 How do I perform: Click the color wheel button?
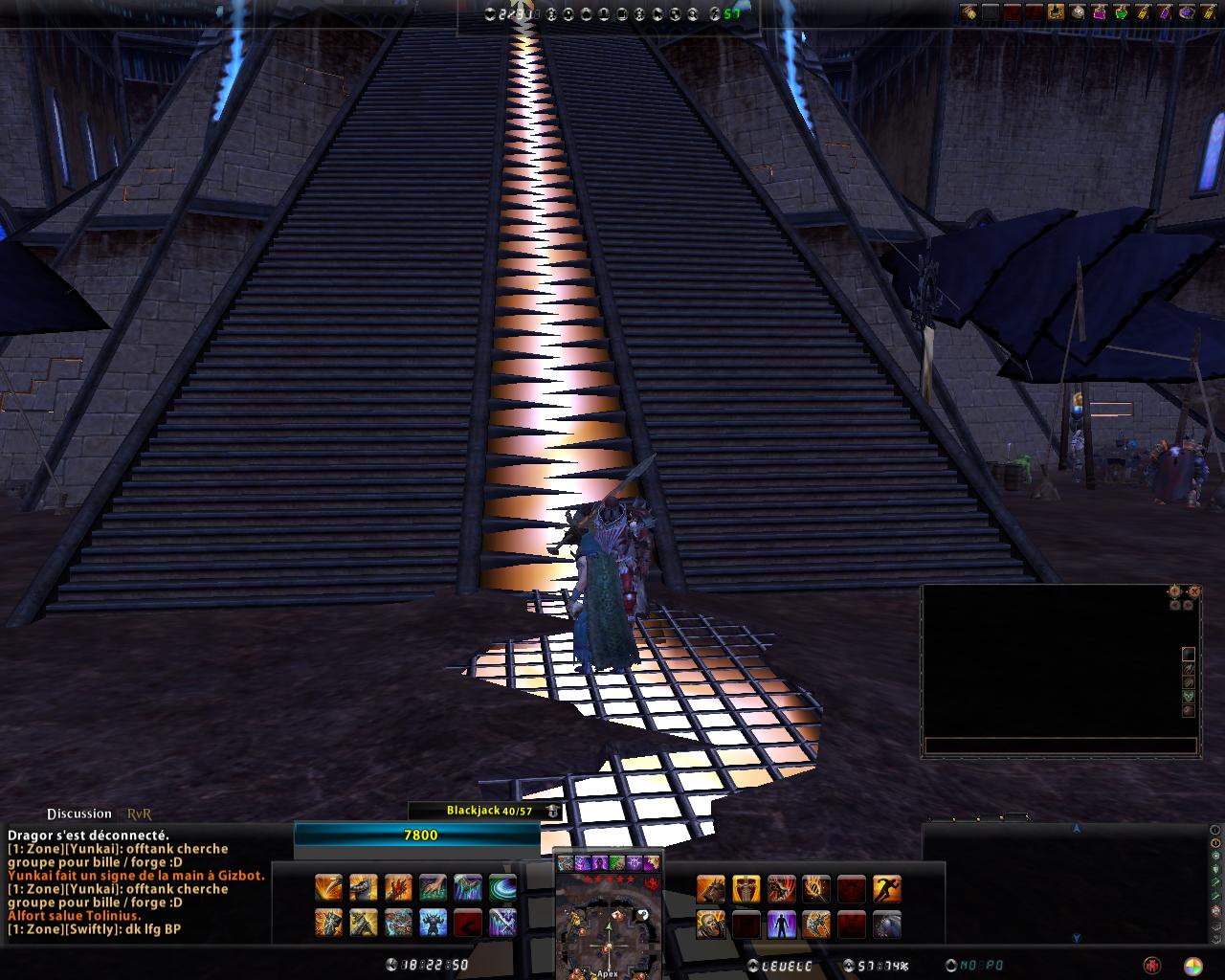tap(1192, 966)
